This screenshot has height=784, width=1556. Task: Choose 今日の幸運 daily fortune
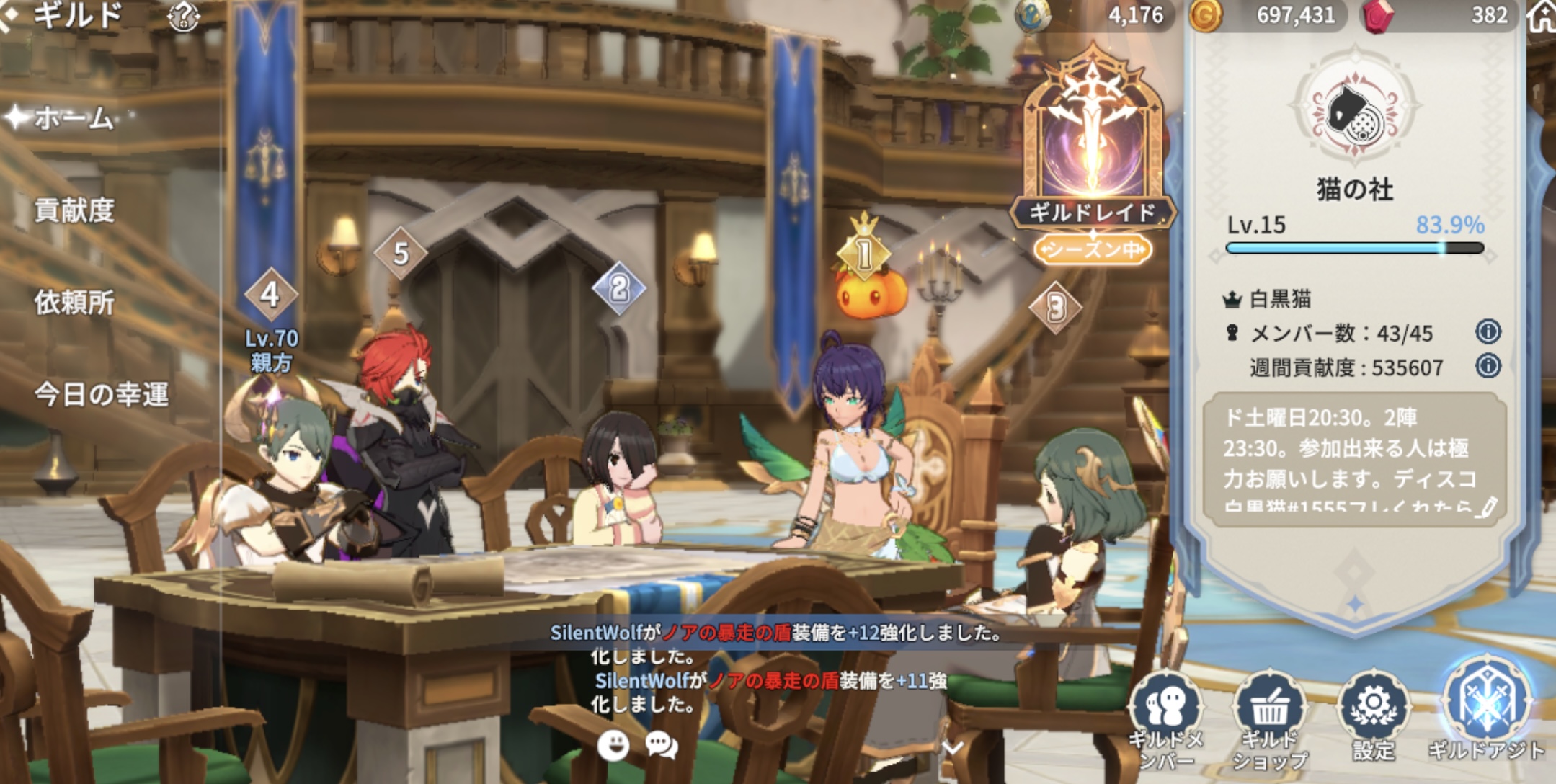[x=102, y=395]
